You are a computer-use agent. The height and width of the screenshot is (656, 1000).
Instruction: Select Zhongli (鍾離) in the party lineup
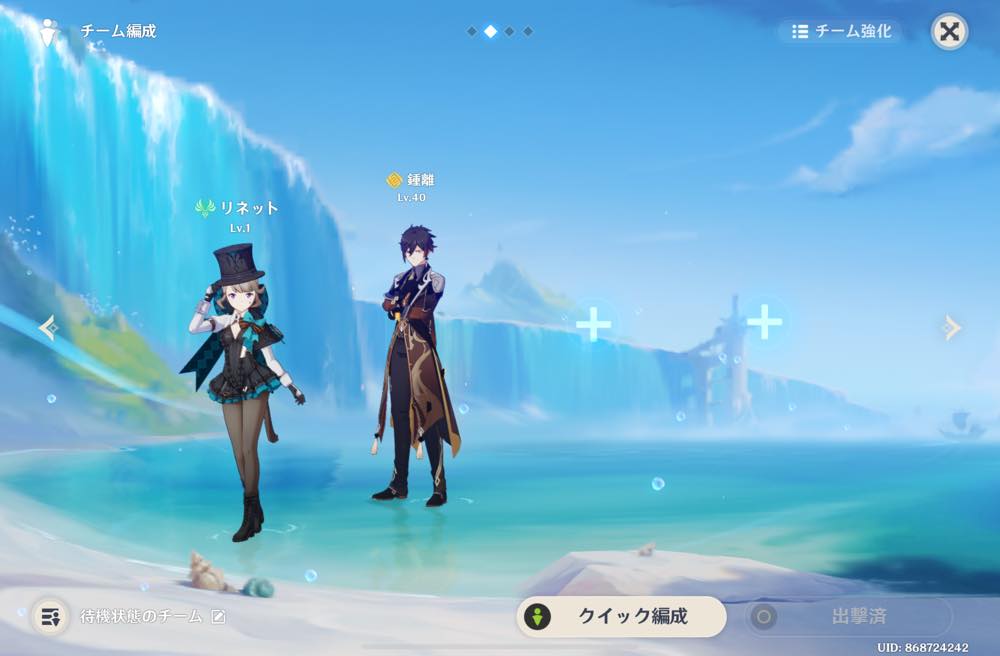414,370
